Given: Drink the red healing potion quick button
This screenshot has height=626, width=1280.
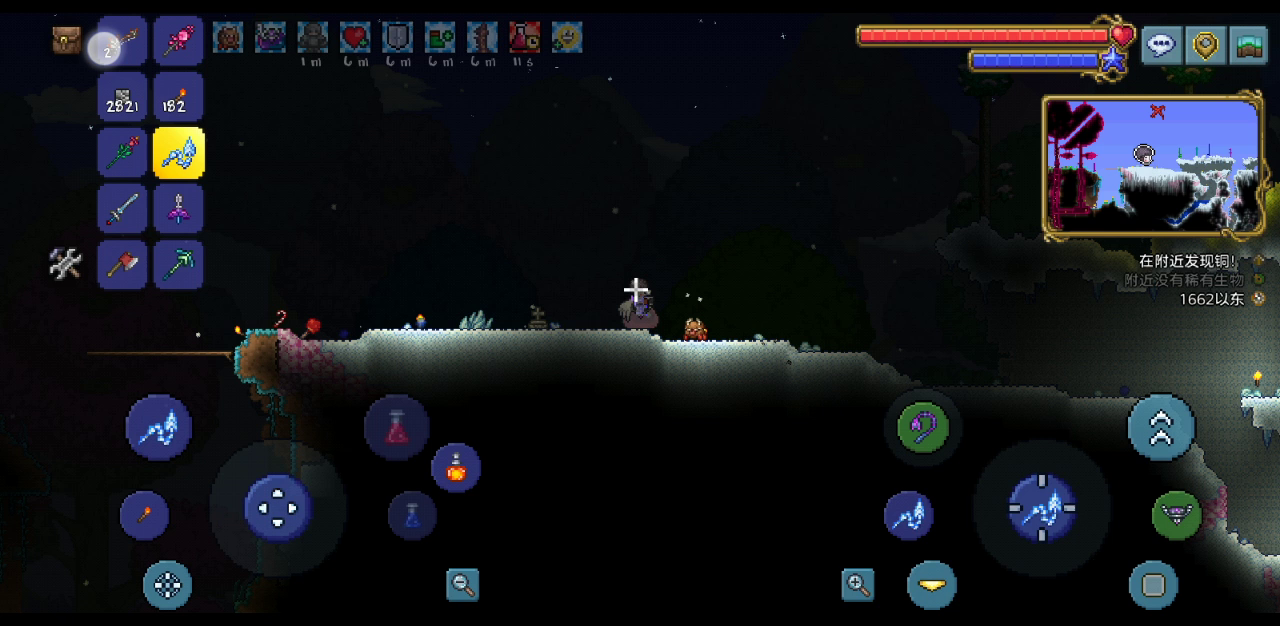Looking at the screenshot, I should 397,427.
